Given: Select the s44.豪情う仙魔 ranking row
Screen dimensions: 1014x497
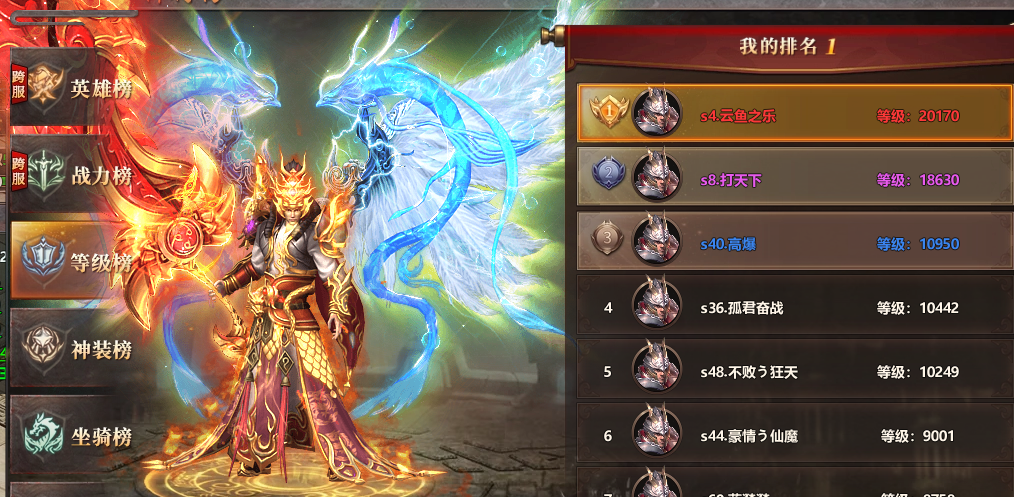Looking at the screenshot, I should tap(795, 436).
